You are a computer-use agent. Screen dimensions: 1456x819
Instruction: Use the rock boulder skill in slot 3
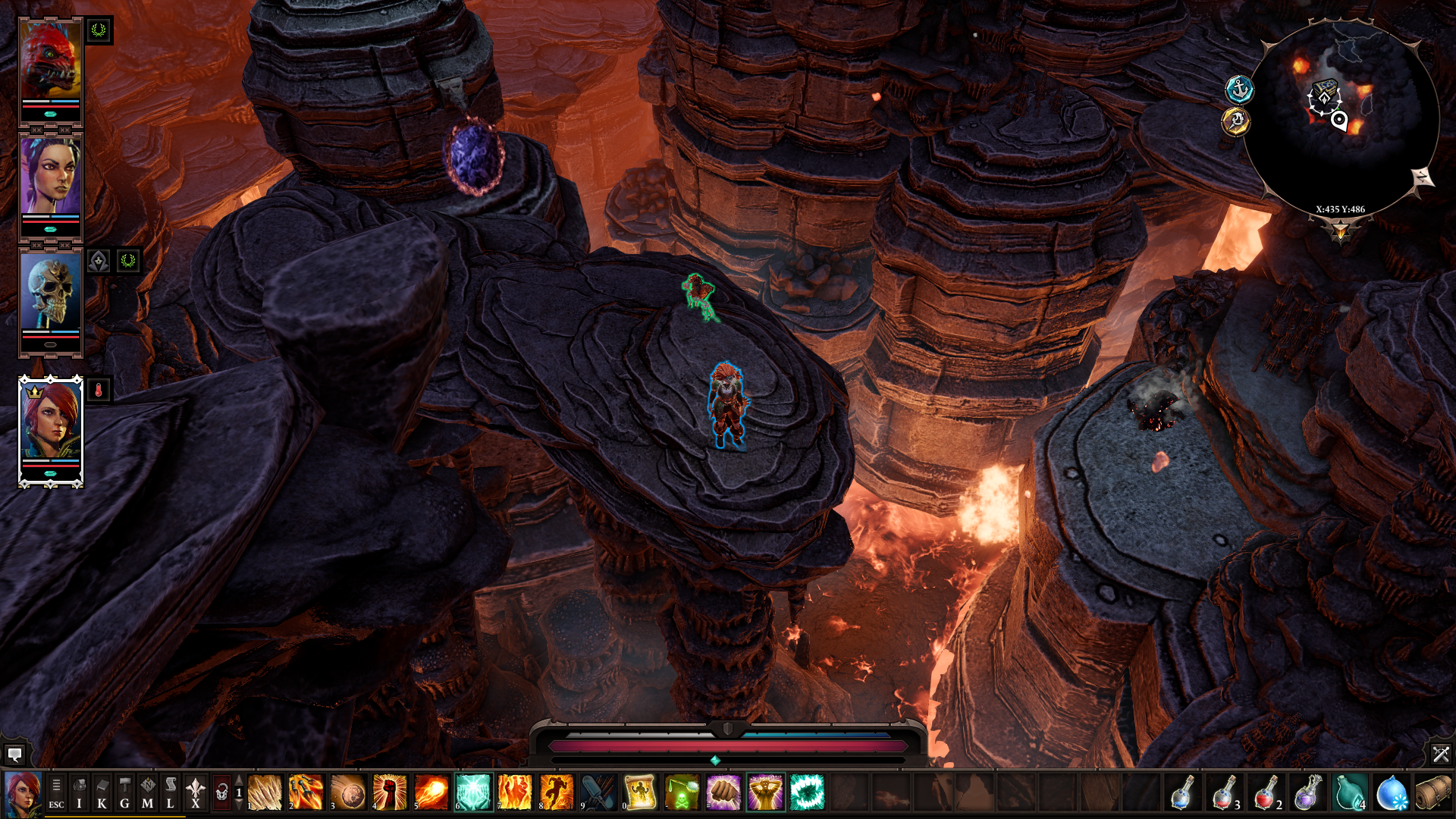click(348, 793)
